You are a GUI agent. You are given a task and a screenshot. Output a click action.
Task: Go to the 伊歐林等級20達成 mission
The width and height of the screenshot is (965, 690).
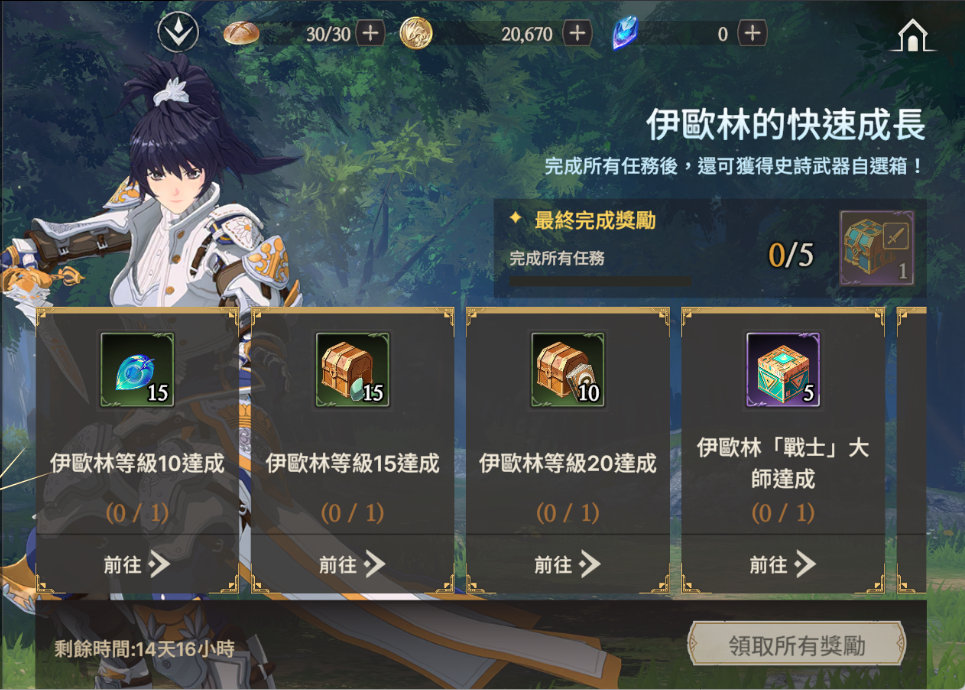click(567, 564)
